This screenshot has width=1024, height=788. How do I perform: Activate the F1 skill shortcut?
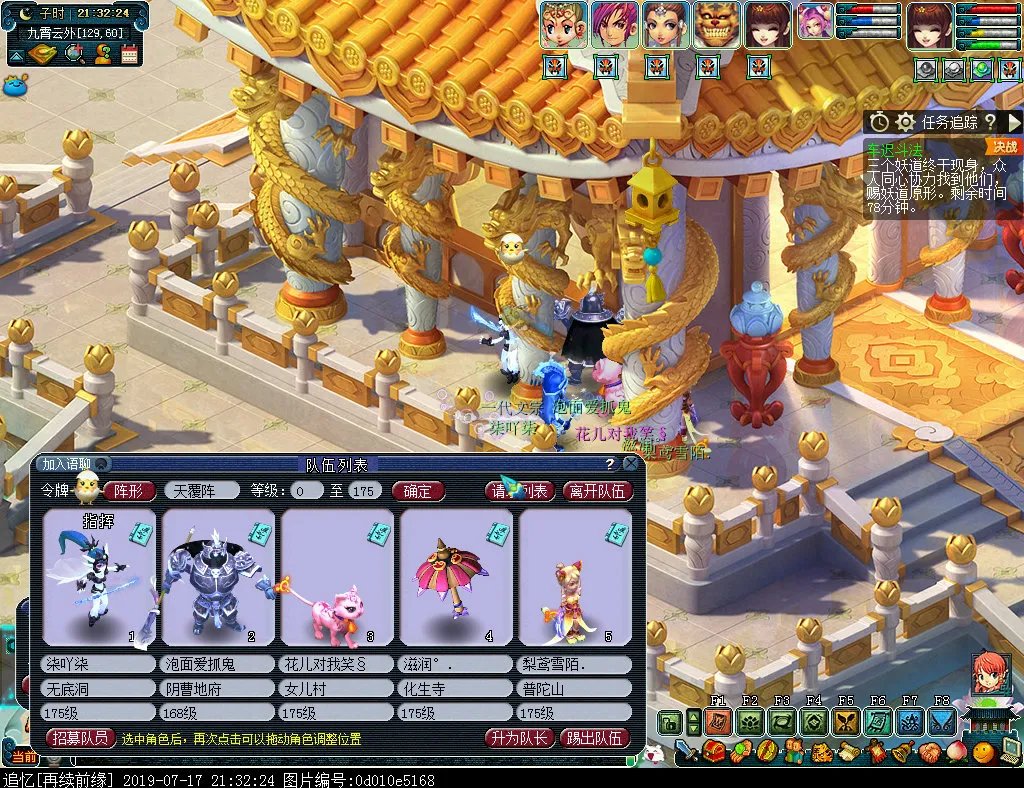717,721
